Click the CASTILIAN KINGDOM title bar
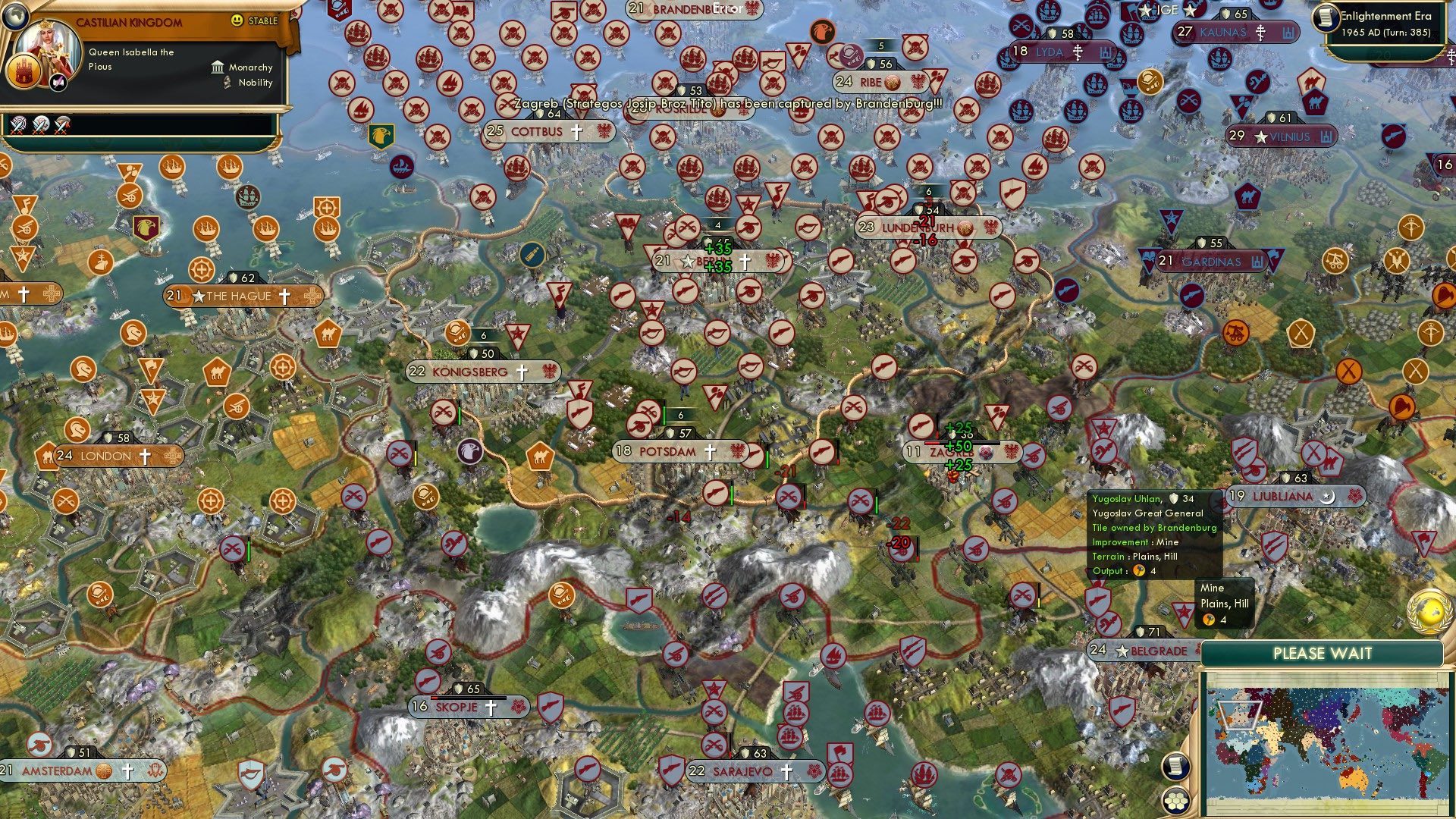Image resolution: width=1456 pixels, height=819 pixels. click(129, 23)
